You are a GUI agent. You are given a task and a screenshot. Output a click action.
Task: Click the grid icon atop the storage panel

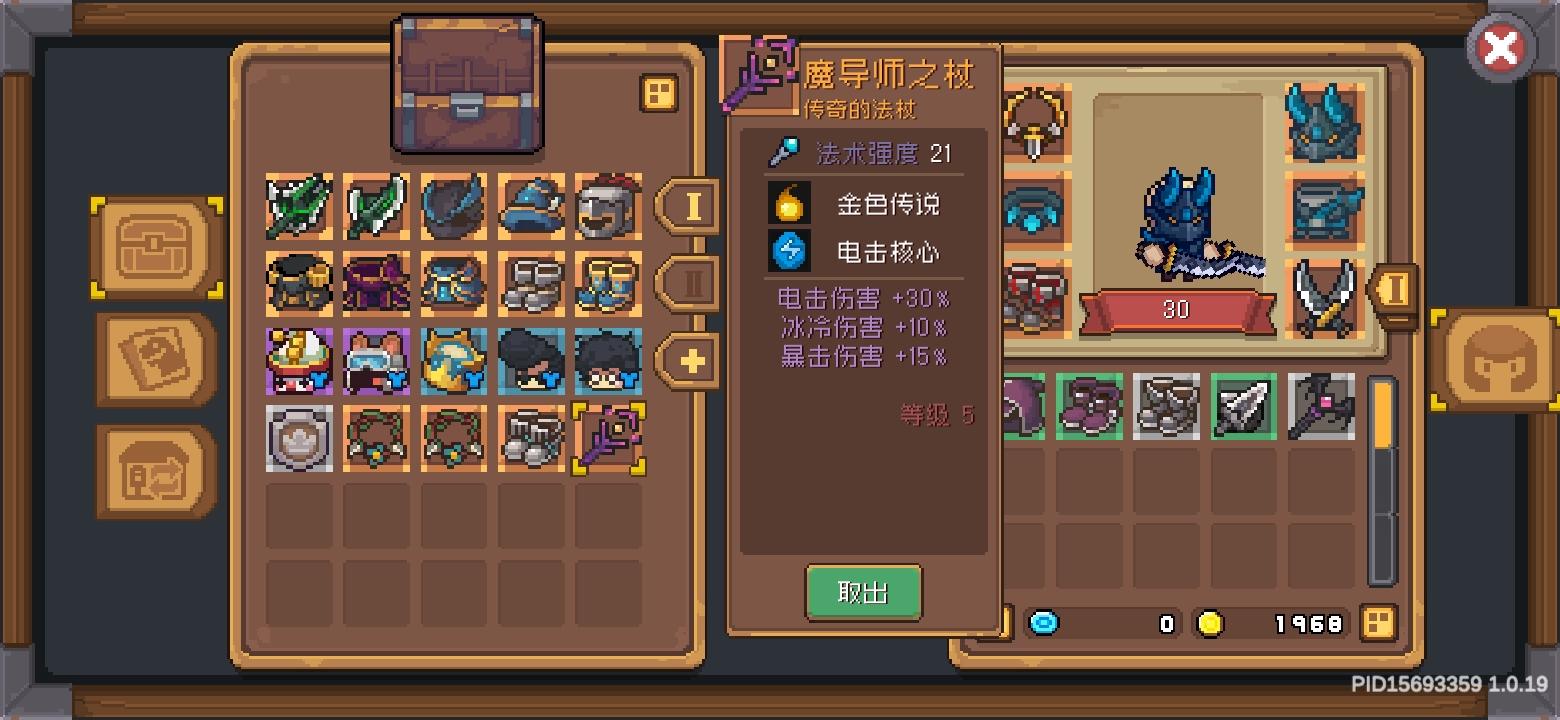pos(660,93)
